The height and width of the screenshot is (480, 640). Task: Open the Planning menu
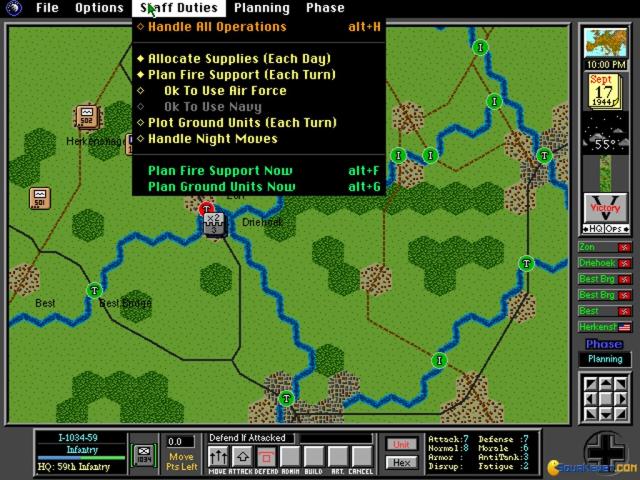pos(261,8)
